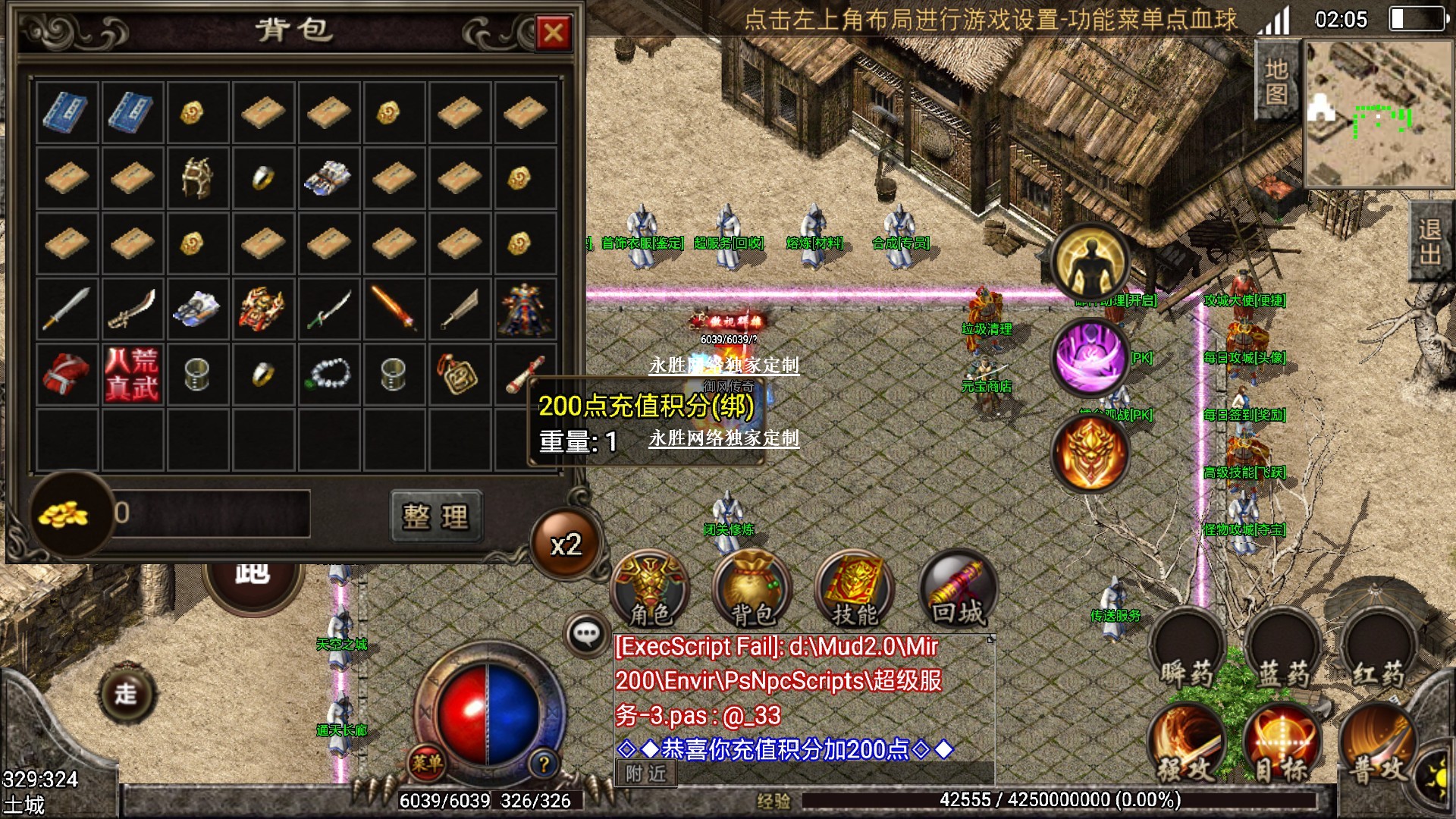1456x819 pixels.
Task: Open the minimap view
Action: (x=1379, y=114)
